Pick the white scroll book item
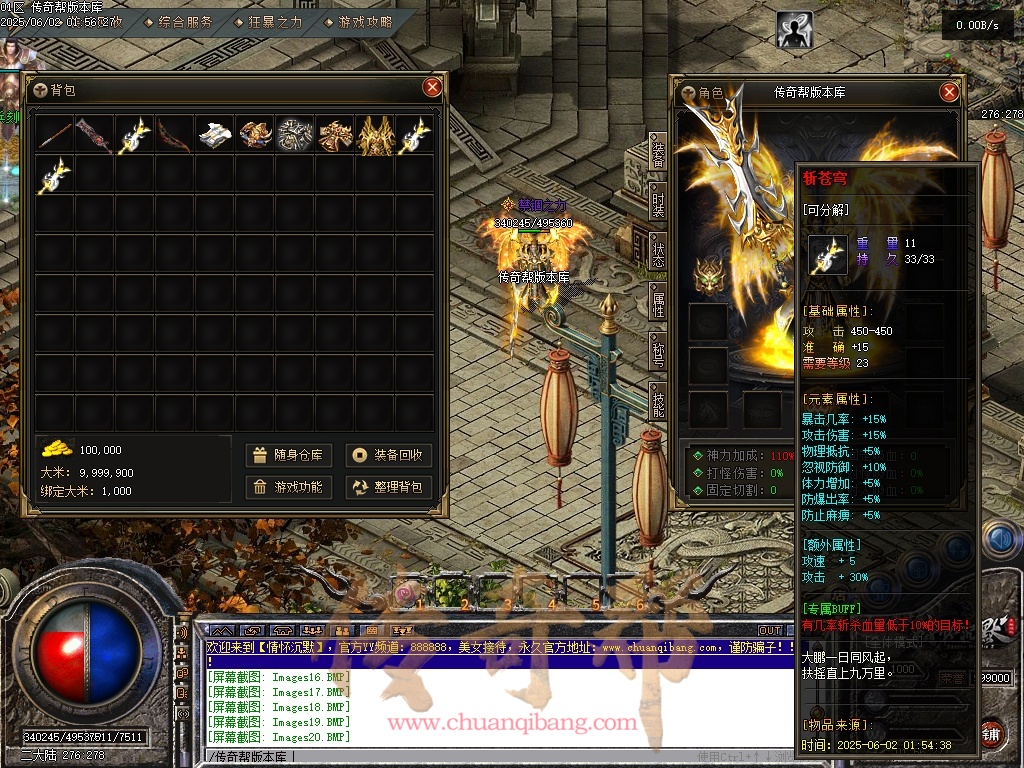This screenshot has height=768, width=1024. click(x=215, y=135)
